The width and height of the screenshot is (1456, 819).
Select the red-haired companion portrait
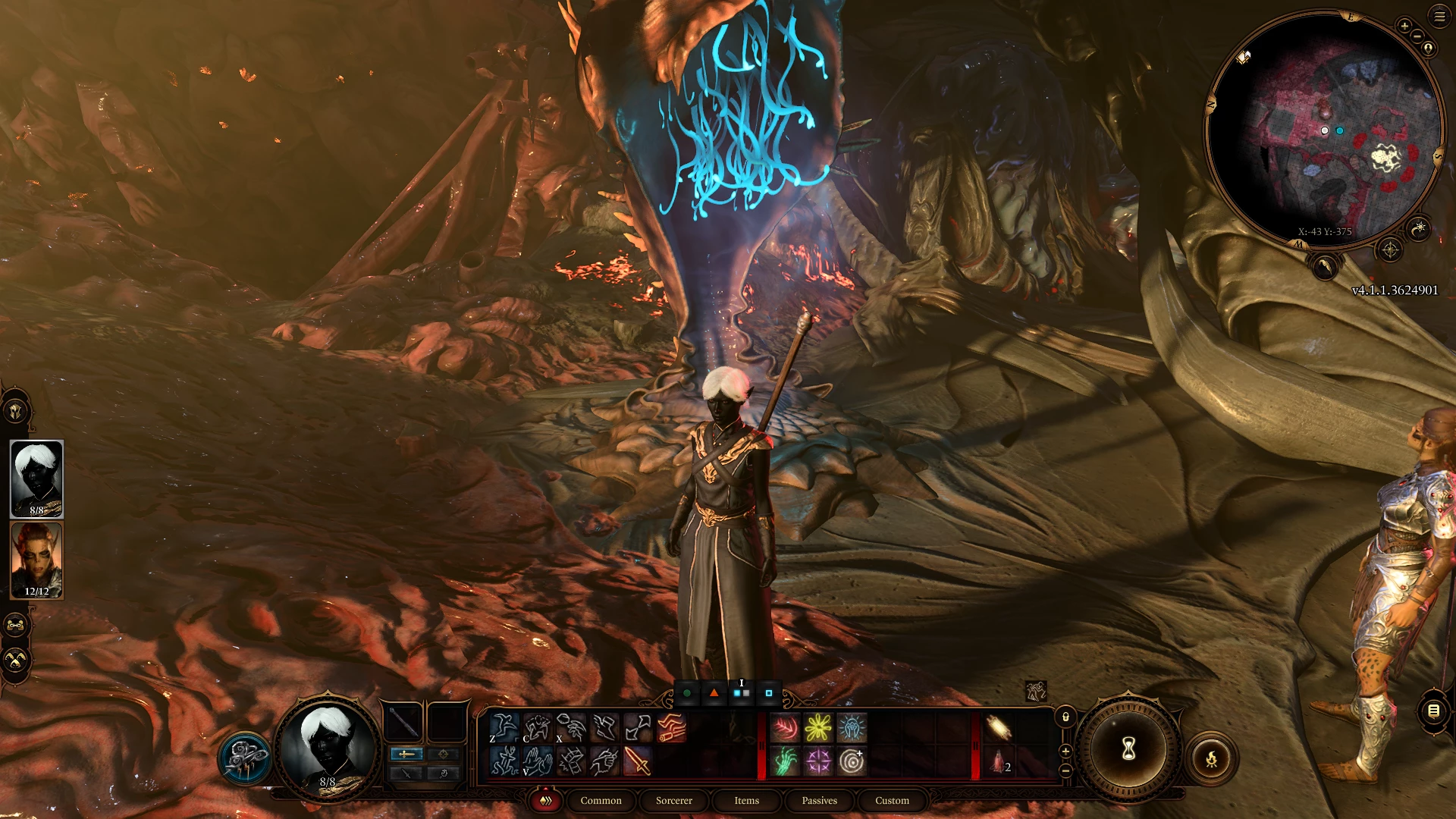pos(36,560)
